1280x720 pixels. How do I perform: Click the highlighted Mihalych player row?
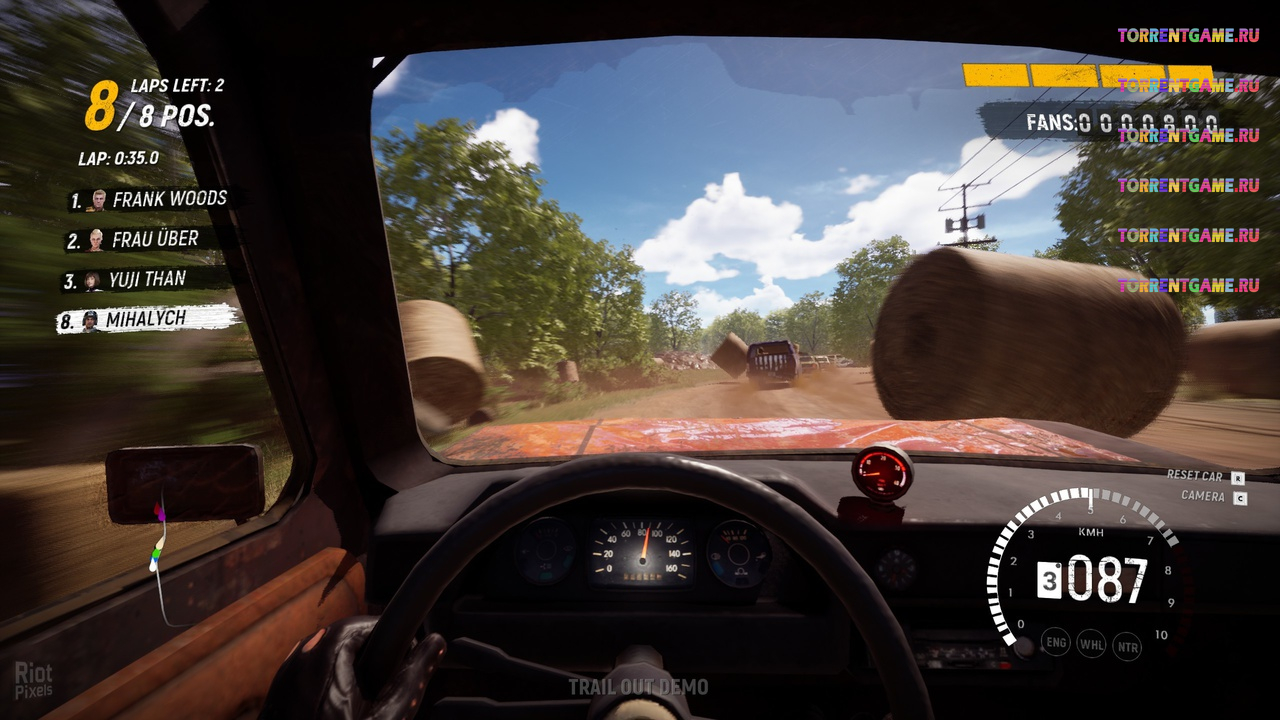pyautogui.click(x=147, y=320)
